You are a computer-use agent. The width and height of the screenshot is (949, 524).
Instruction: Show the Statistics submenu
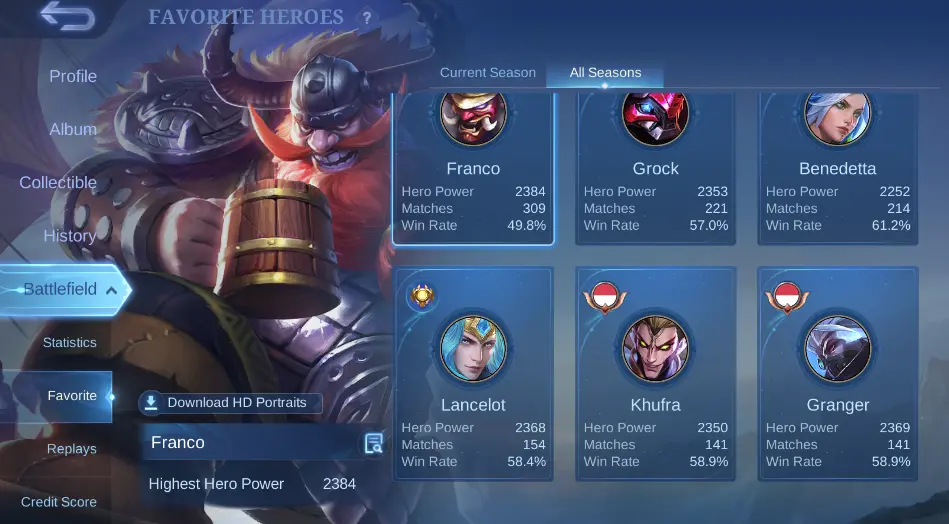pyautogui.click(x=69, y=342)
